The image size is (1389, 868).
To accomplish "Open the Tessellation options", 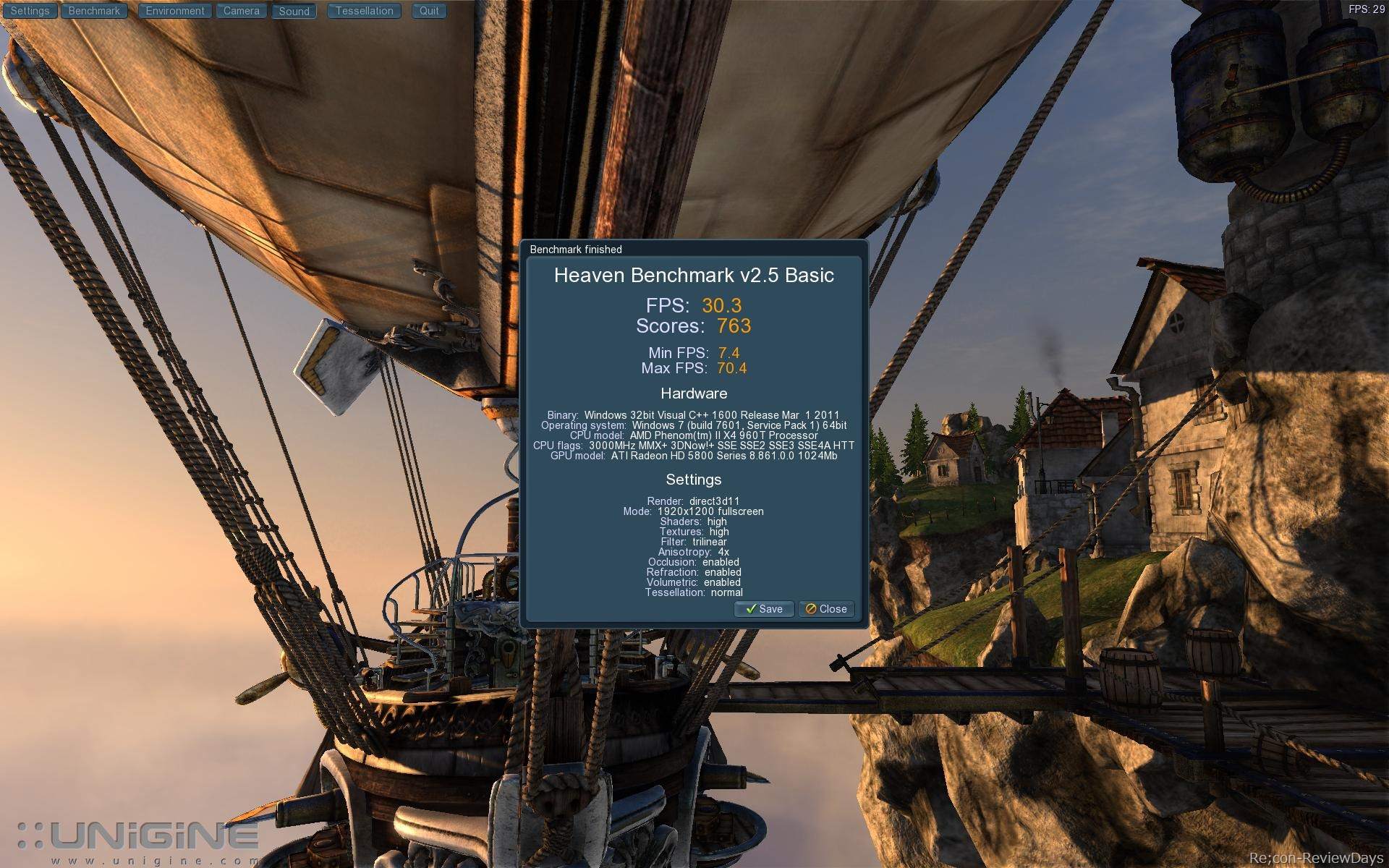I will tap(364, 11).
